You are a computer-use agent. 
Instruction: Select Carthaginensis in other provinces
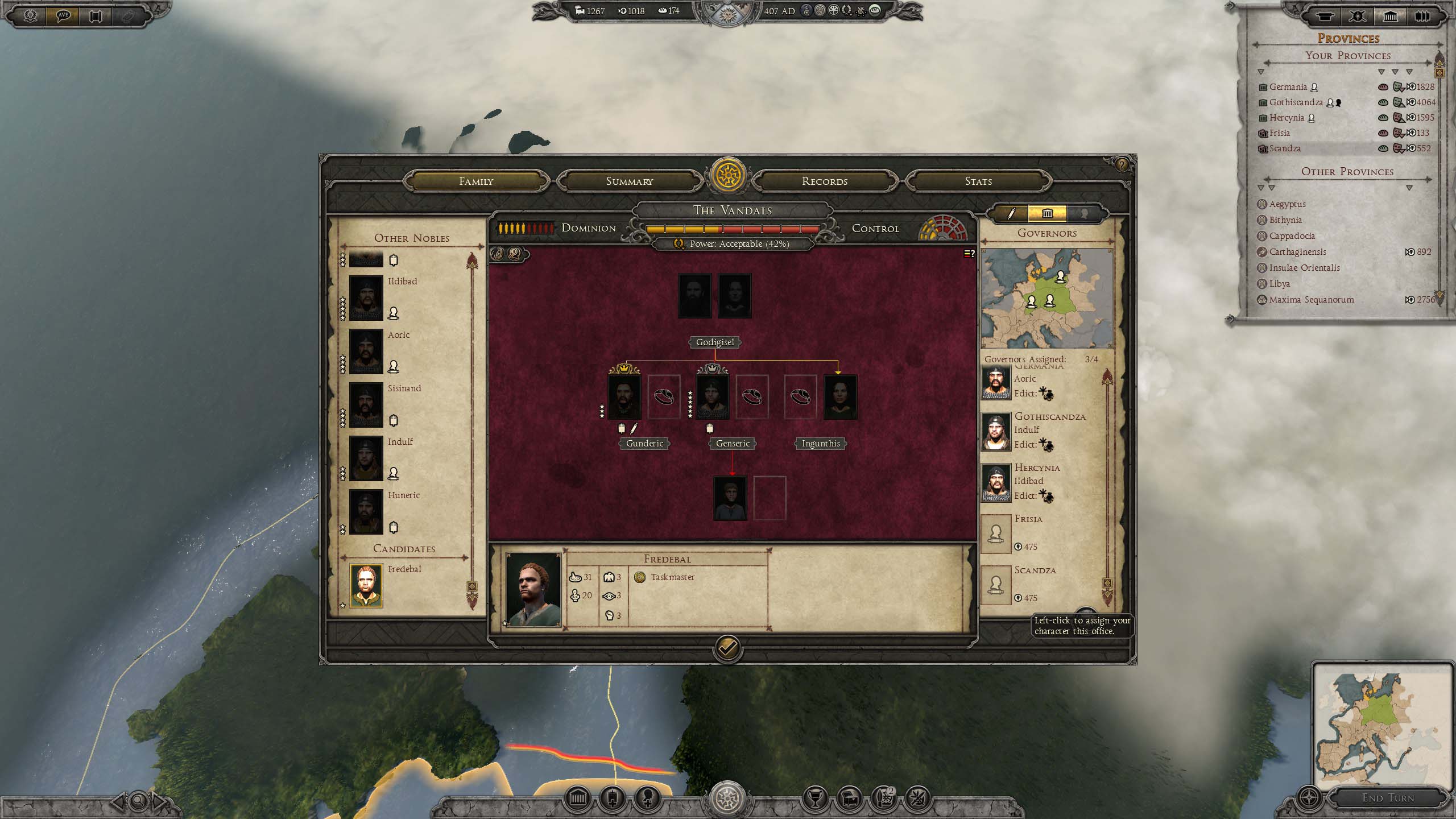1297,252
